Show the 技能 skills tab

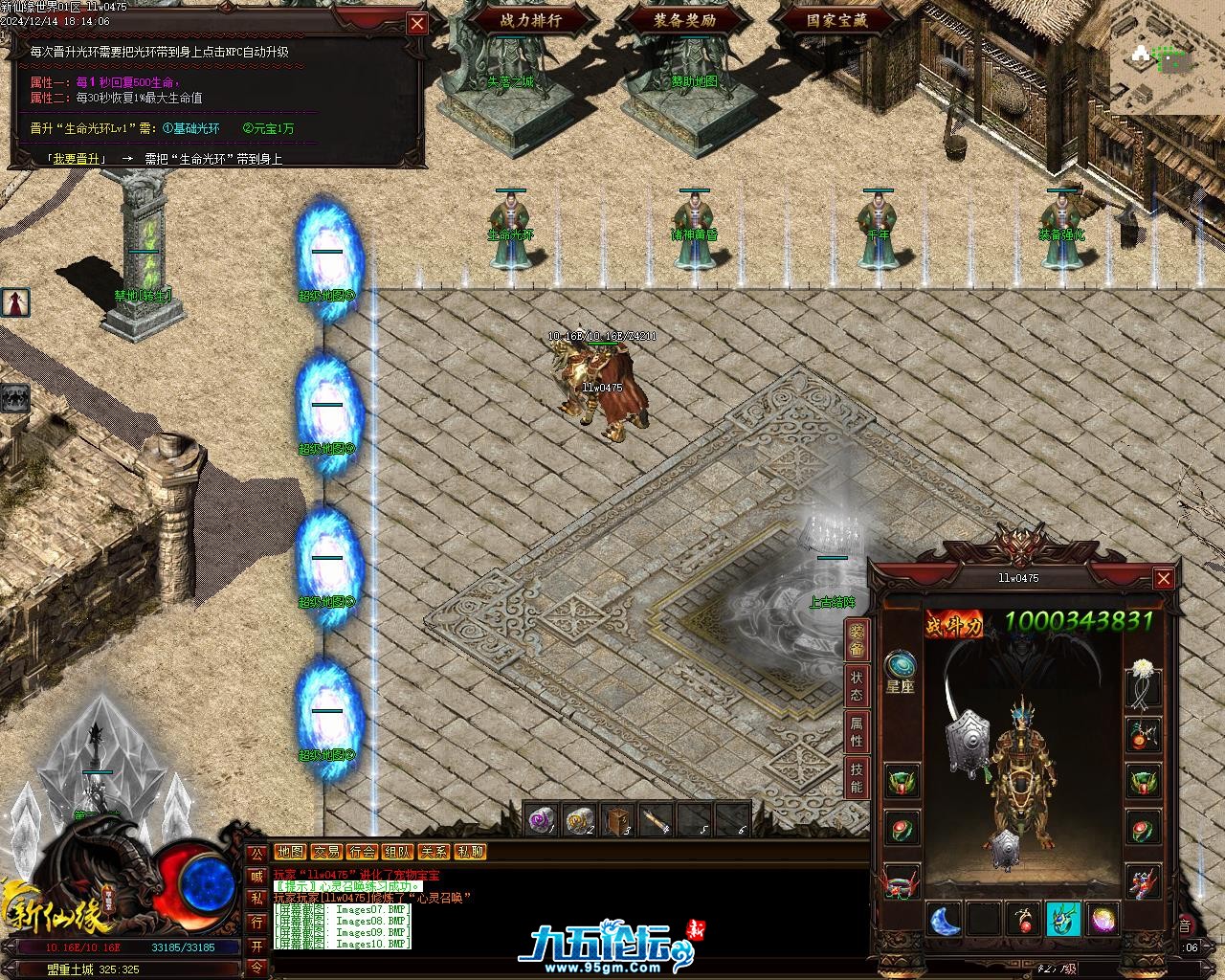pos(857,779)
